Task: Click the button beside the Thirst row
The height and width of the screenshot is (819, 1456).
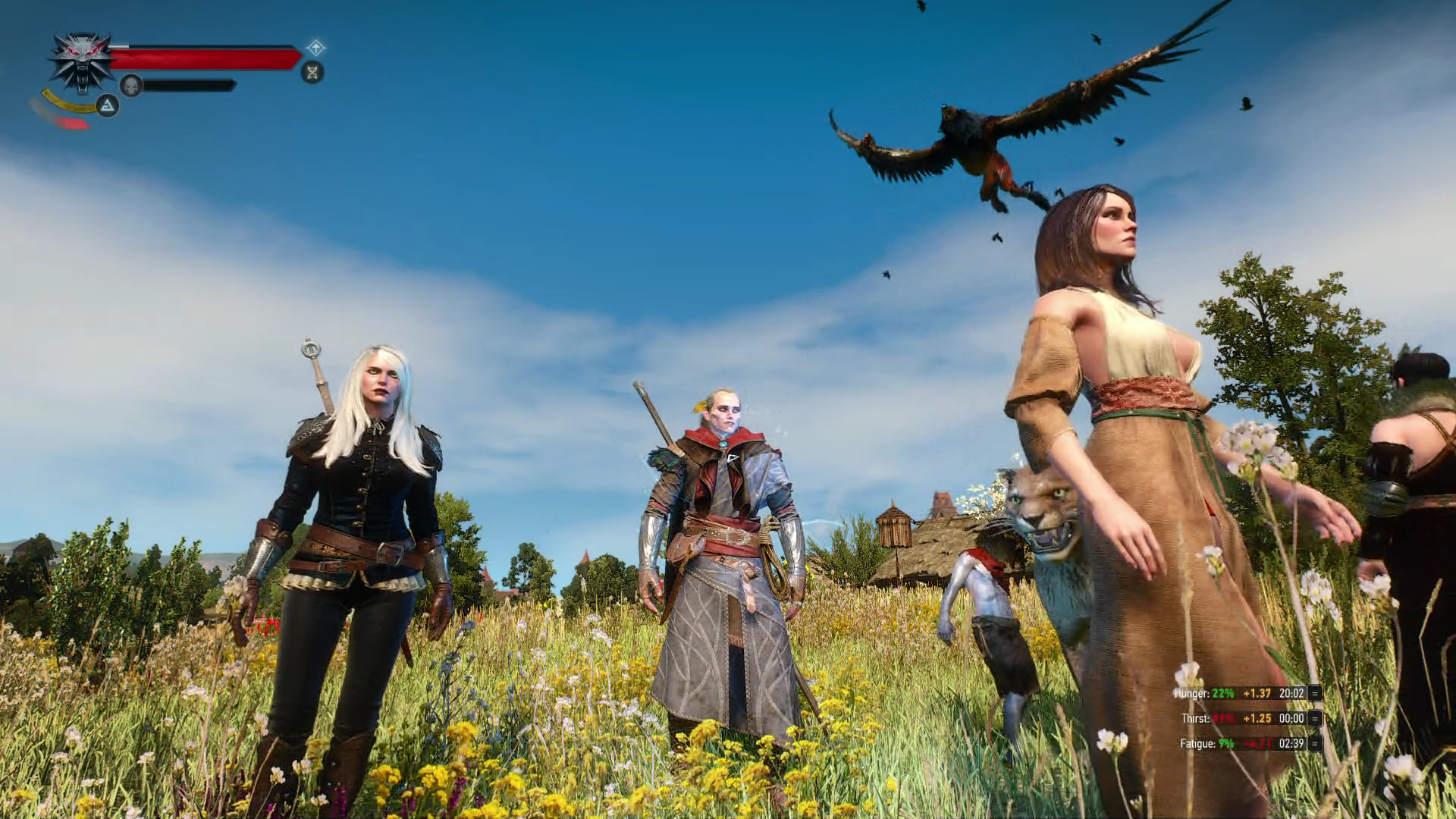Action: pos(1315,718)
